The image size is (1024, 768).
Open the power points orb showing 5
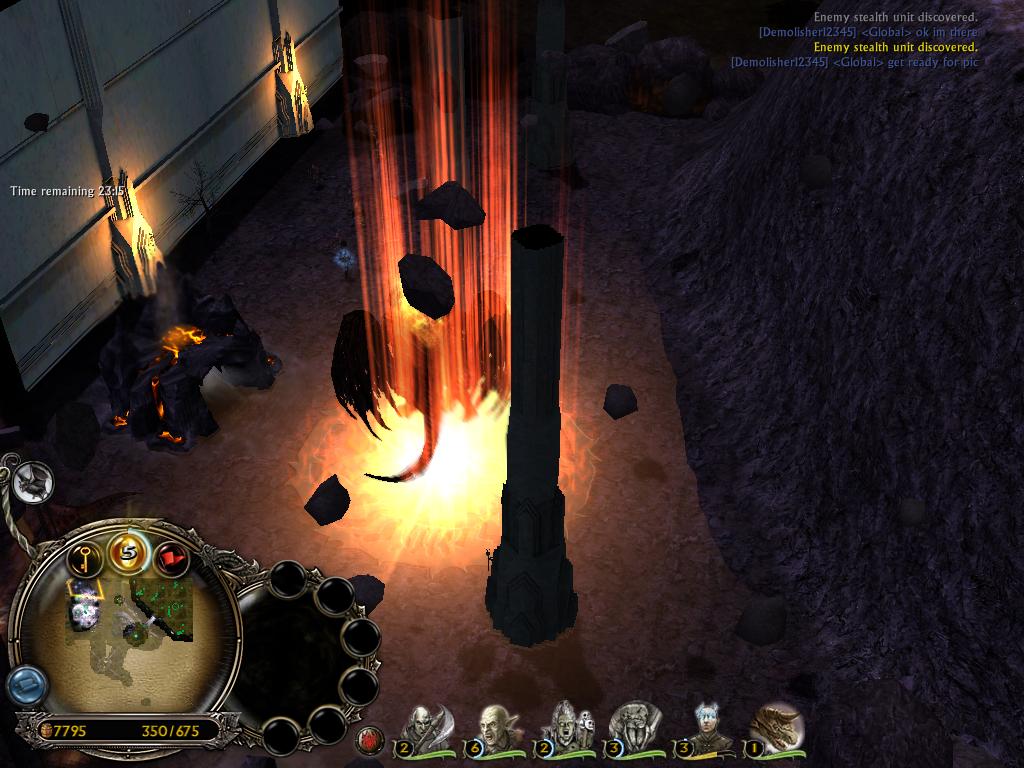point(129,551)
